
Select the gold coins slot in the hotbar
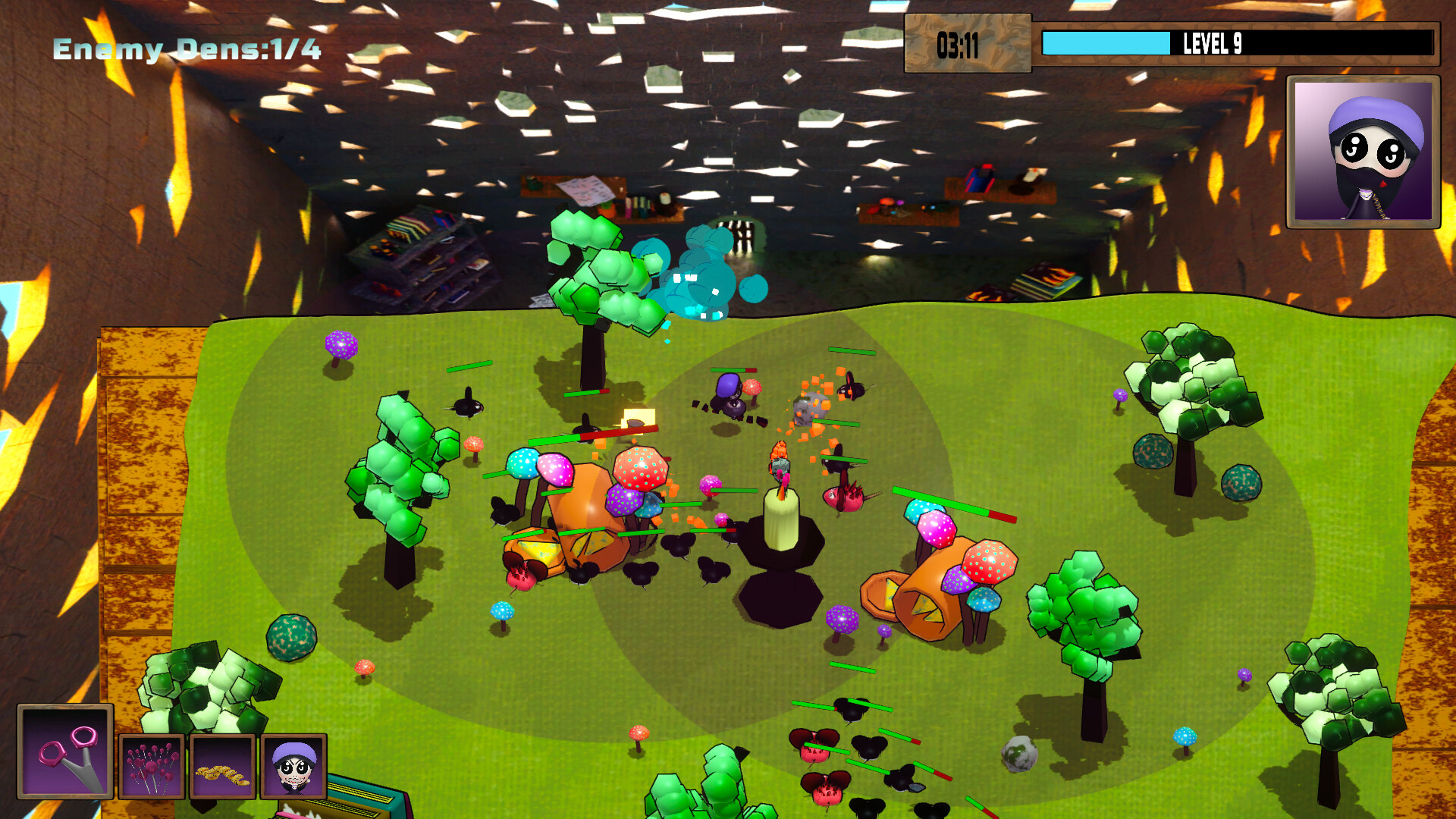[x=222, y=767]
